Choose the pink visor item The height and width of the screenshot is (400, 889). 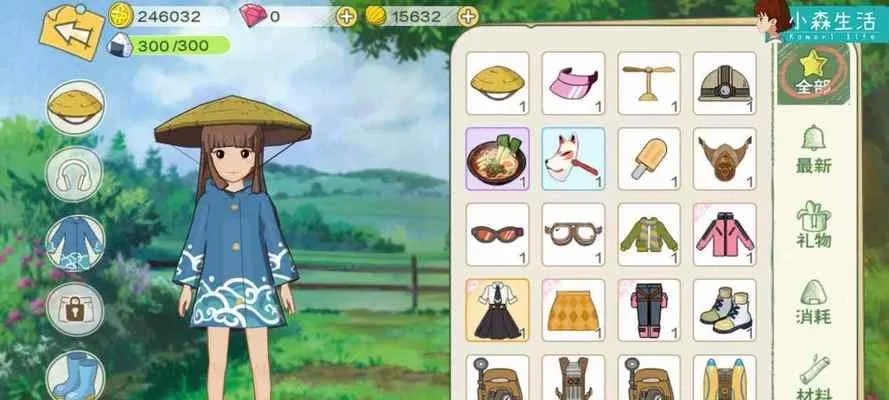click(573, 82)
